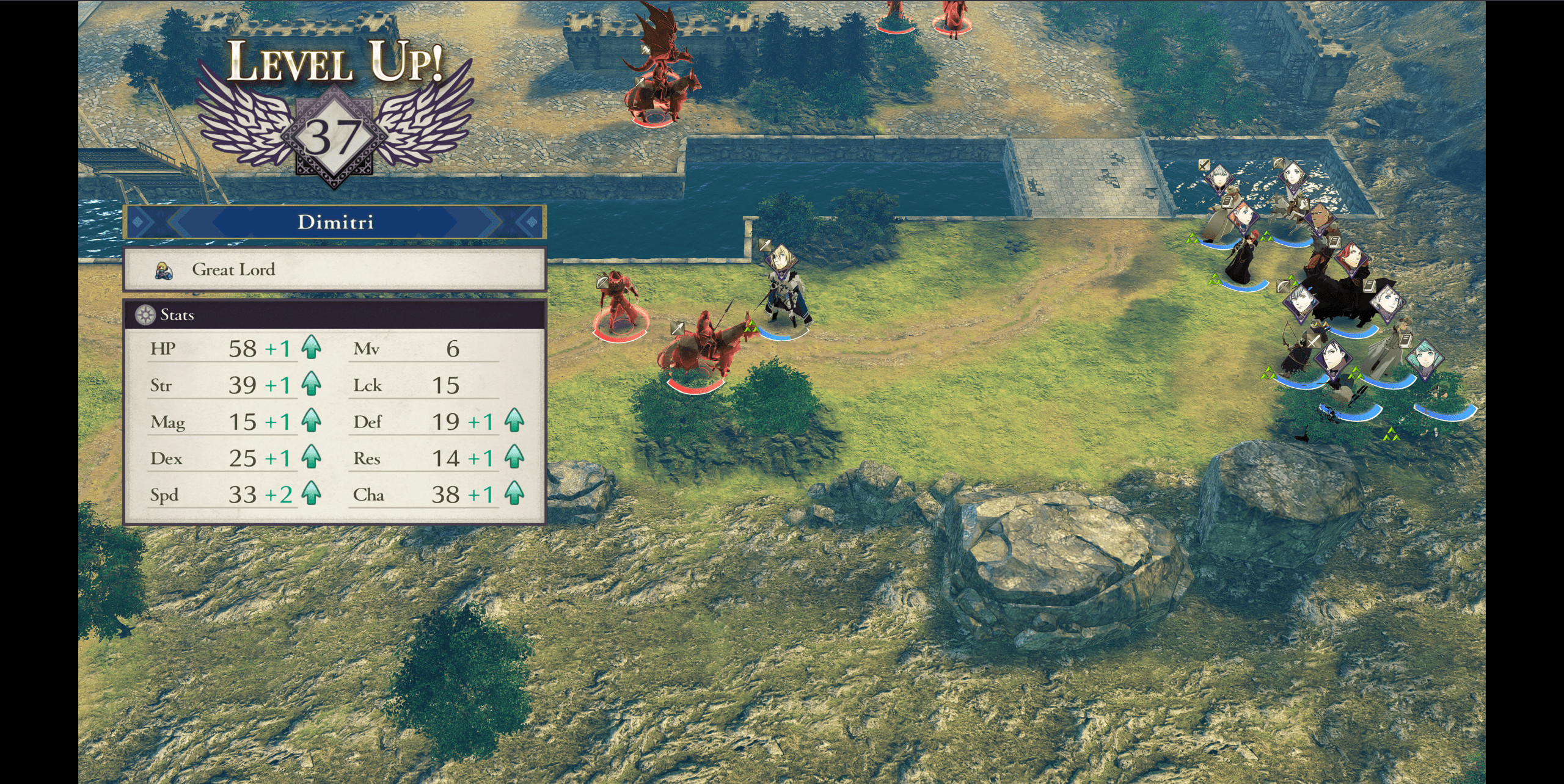The image size is (1564, 784).
Task: Select the Dimitri tab above the stats panel
Action: 337,222
